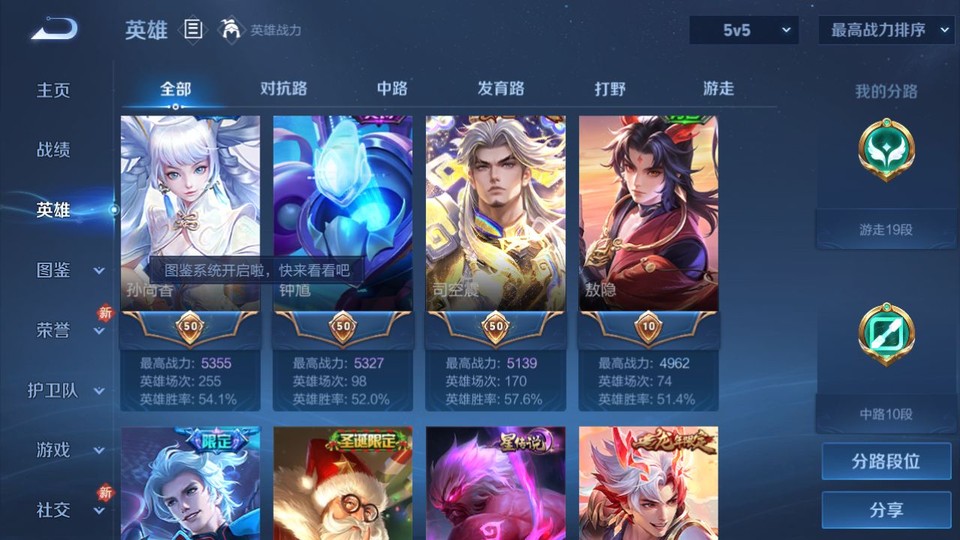Open the 5v5 mode dropdown
This screenshot has width=960, height=540.
(x=744, y=30)
